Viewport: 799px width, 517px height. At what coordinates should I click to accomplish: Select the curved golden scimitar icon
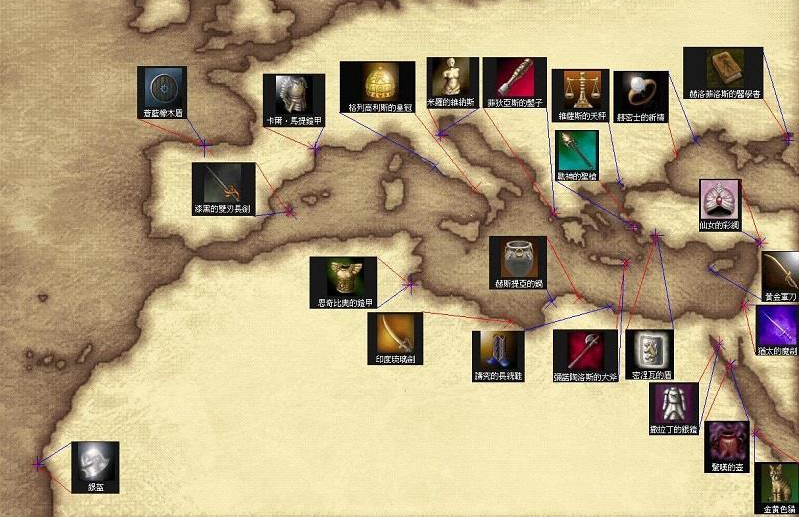[x=392, y=332]
